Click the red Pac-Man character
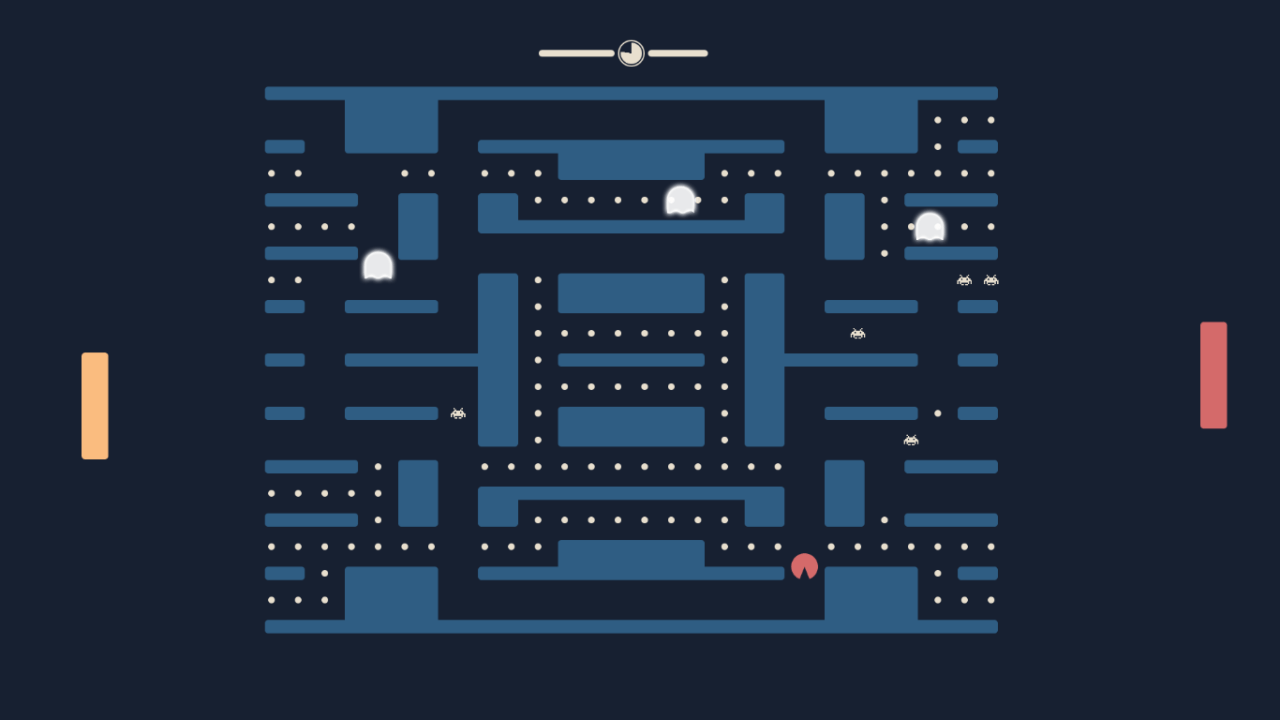 [806, 565]
